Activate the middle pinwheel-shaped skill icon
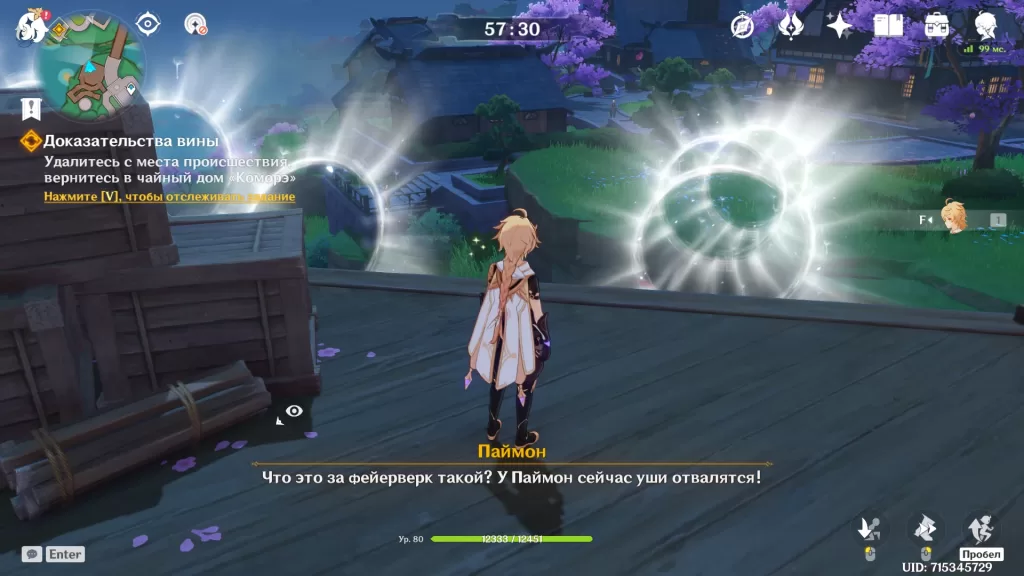The width and height of the screenshot is (1024, 576). tap(925, 528)
